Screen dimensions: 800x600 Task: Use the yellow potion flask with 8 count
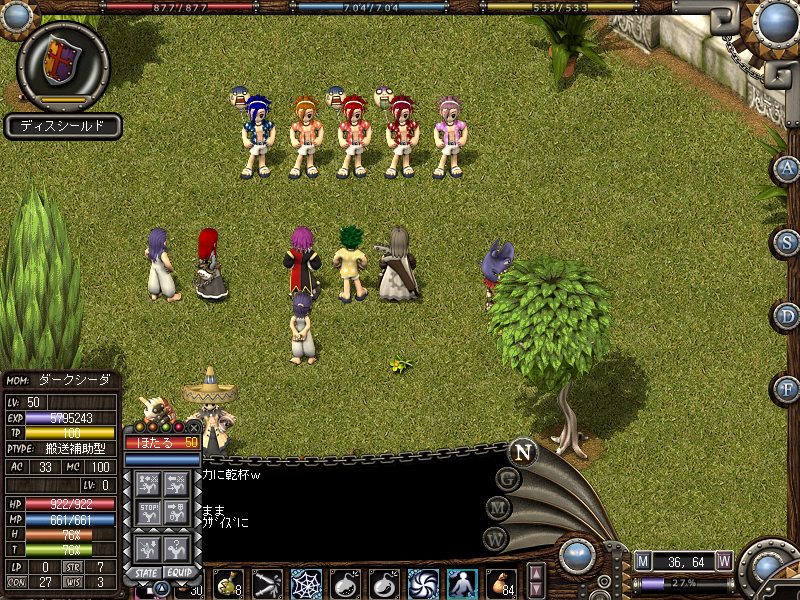point(229,582)
